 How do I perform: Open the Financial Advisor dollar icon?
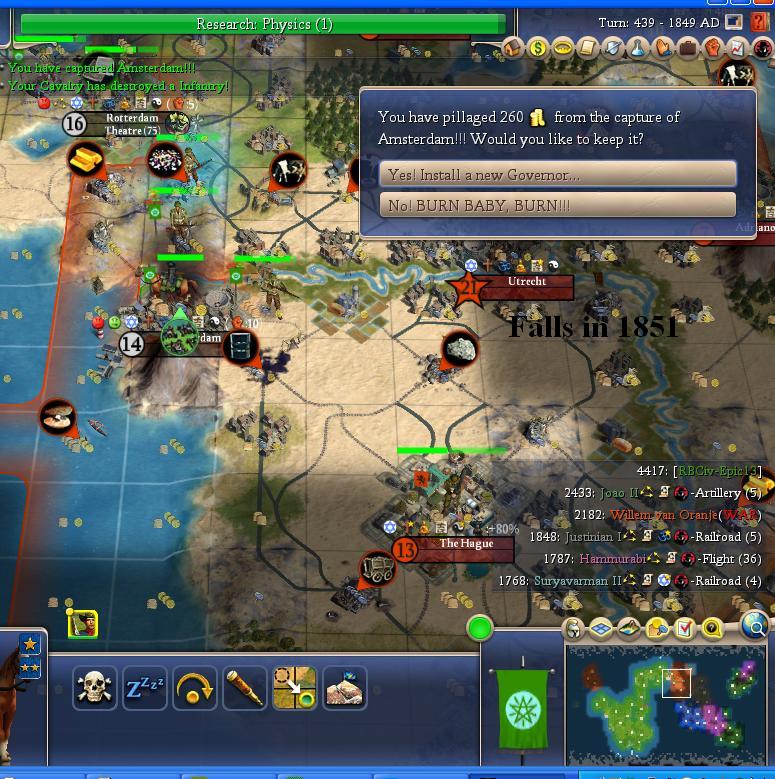[538, 47]
